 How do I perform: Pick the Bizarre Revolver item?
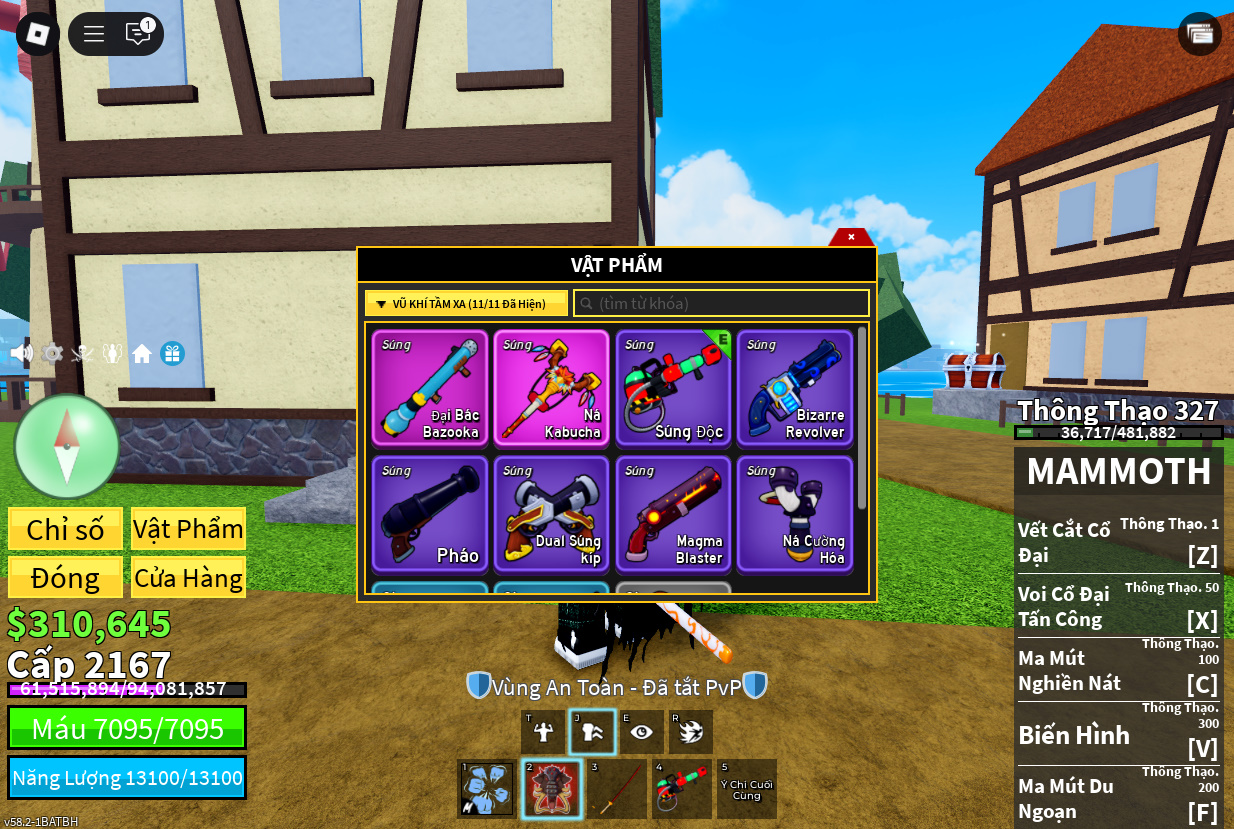pos(795,388)
